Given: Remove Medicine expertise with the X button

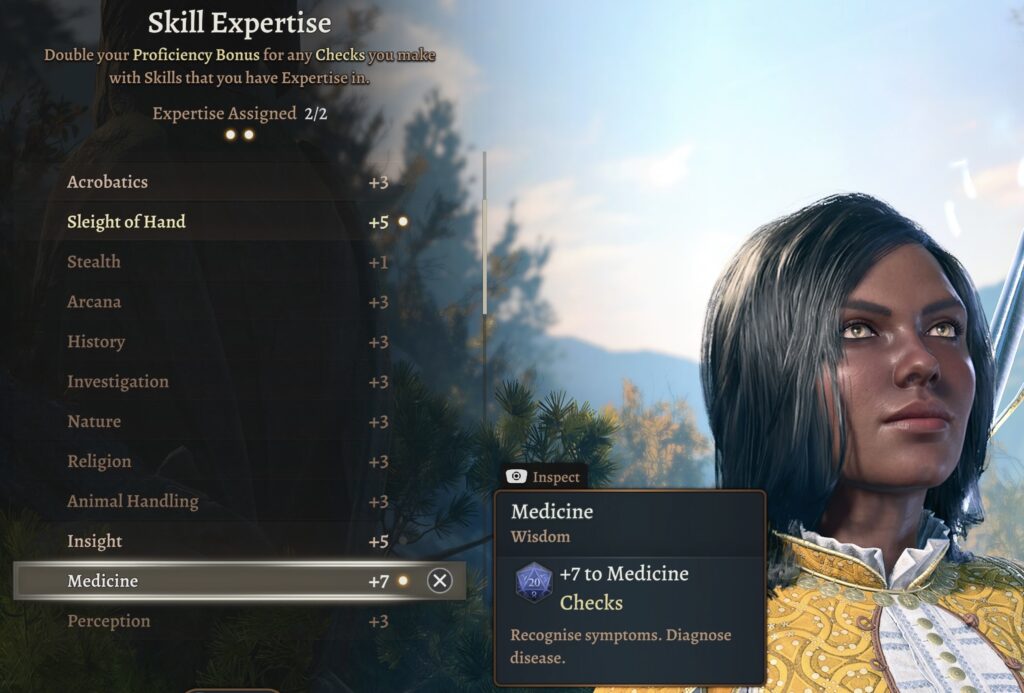Looking at the screenshot, I should pos(439,581).
